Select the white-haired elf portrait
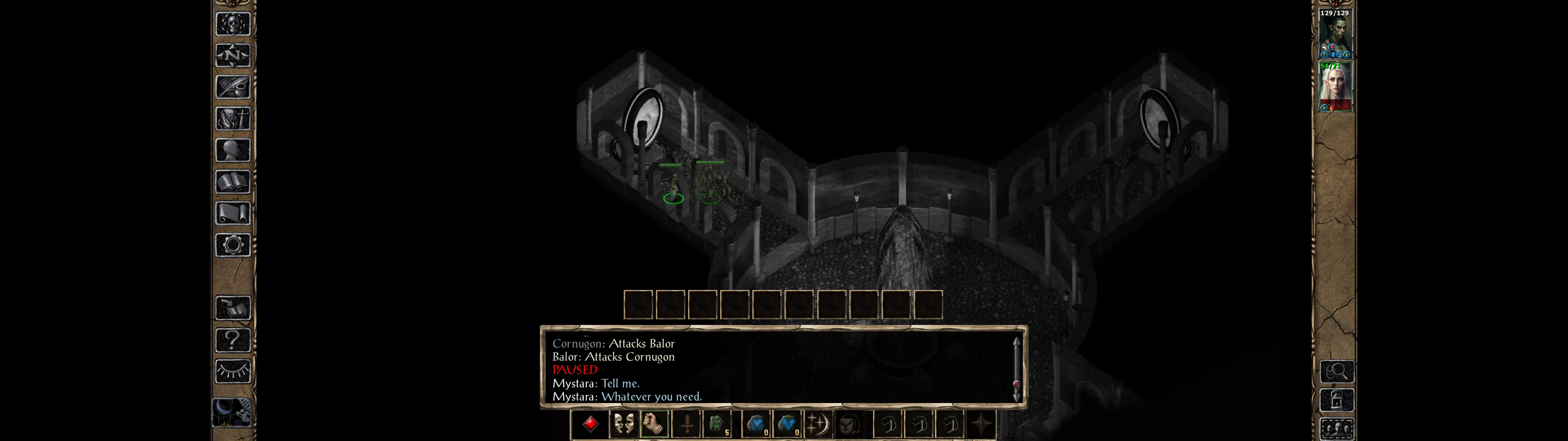This screenshot has height=441, width=1568. 1335,87
